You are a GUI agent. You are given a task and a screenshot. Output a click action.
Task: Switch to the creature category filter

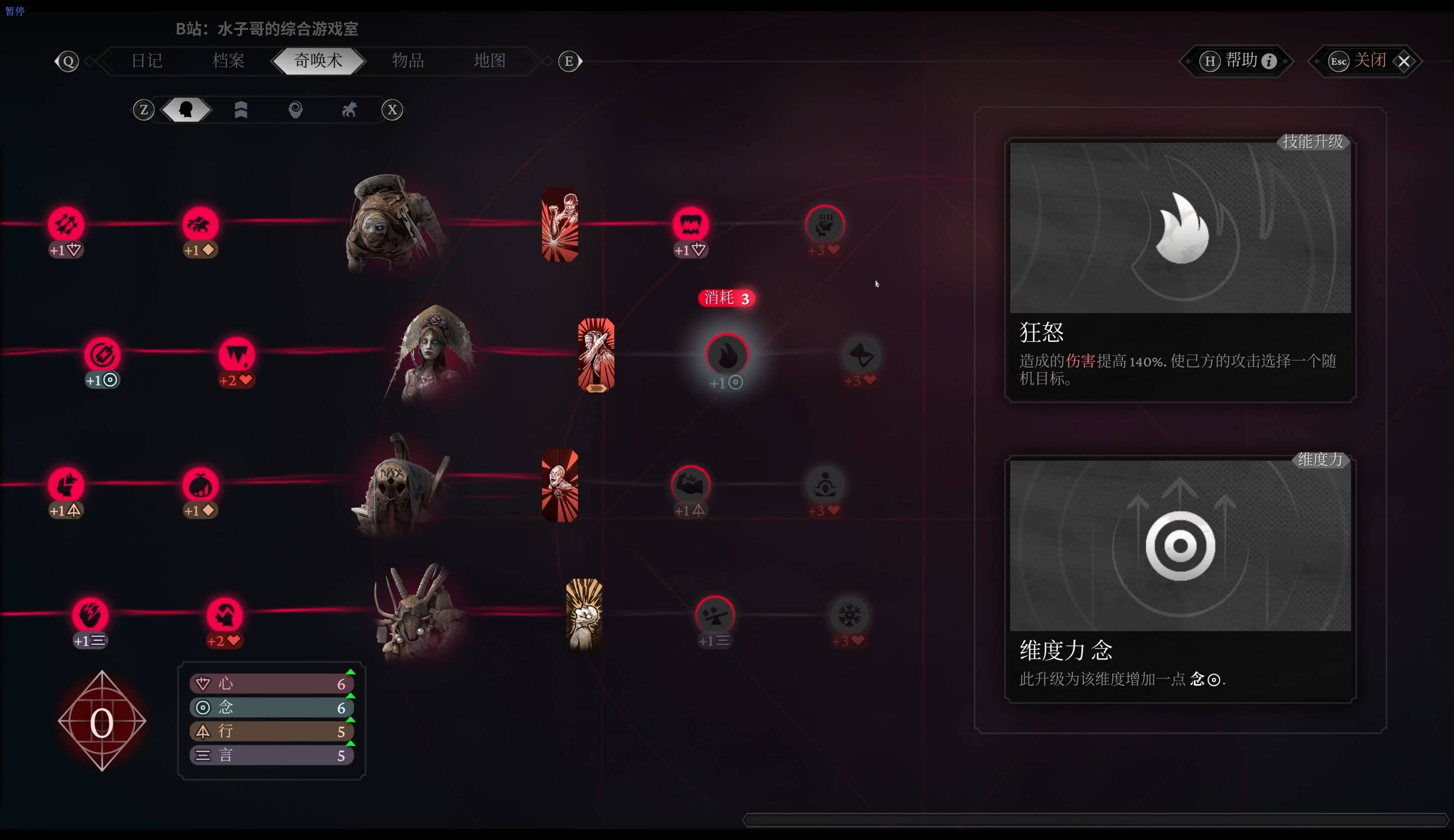pyautogui.click(x=349, y=110)
